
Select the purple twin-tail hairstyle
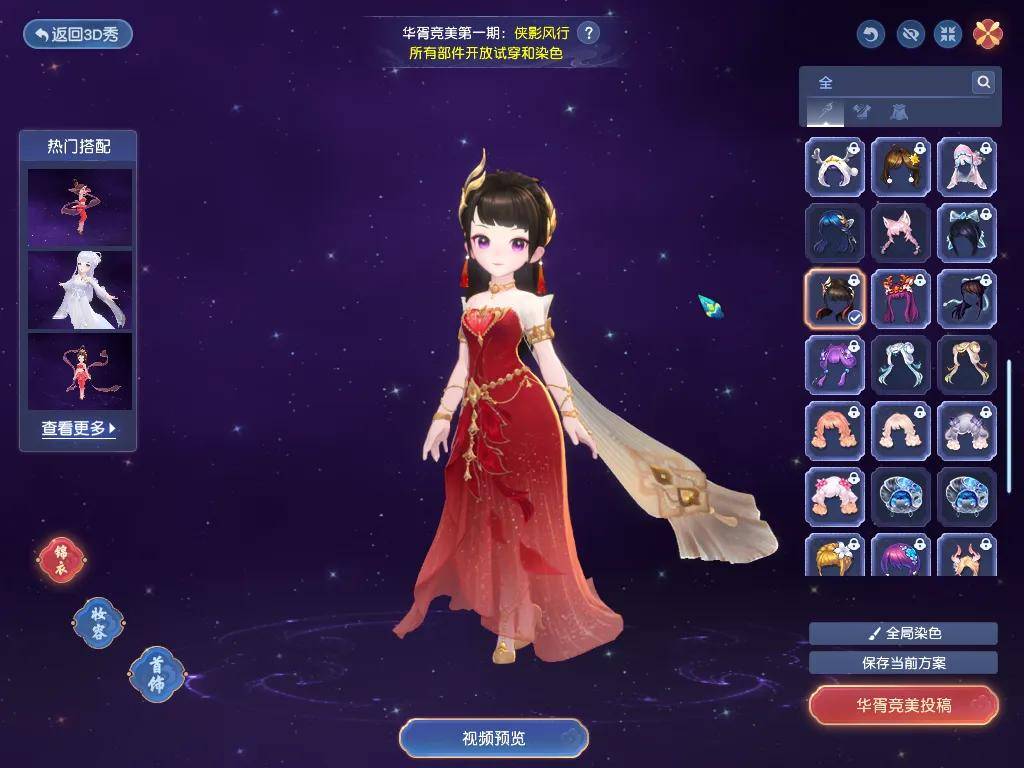pyautogui.click(x=835, y=365)
